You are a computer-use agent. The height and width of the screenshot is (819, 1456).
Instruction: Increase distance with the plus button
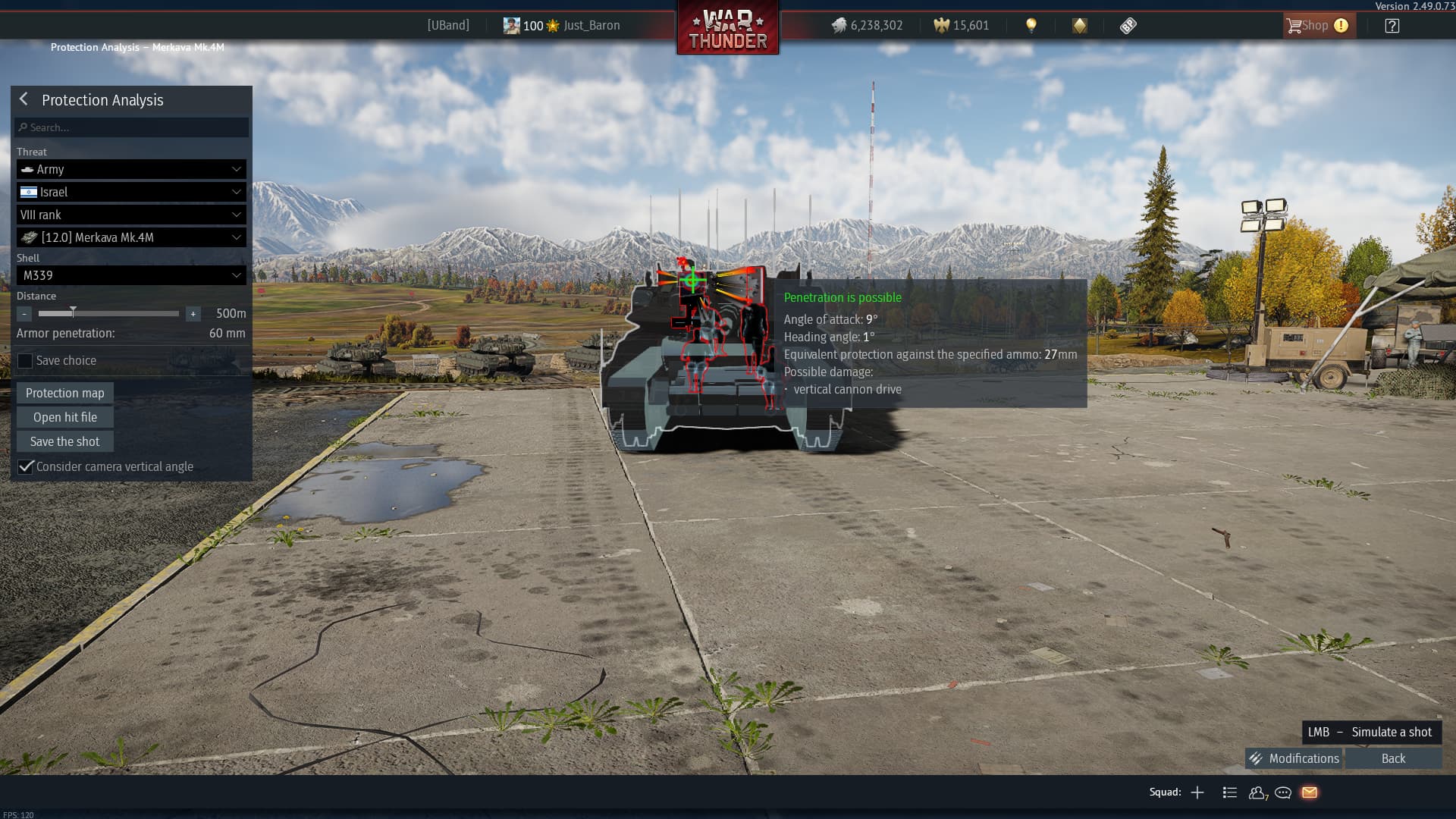coord(193,313)
